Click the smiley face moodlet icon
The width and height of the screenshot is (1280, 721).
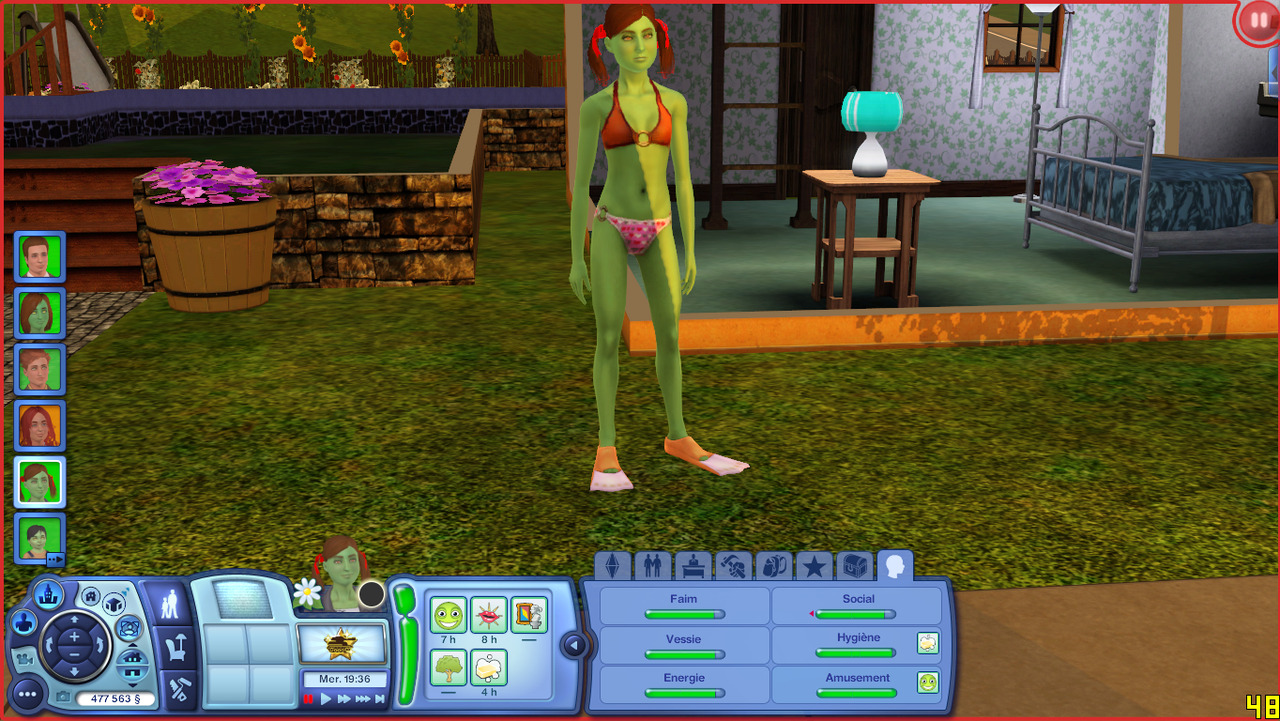click(449, 615)
